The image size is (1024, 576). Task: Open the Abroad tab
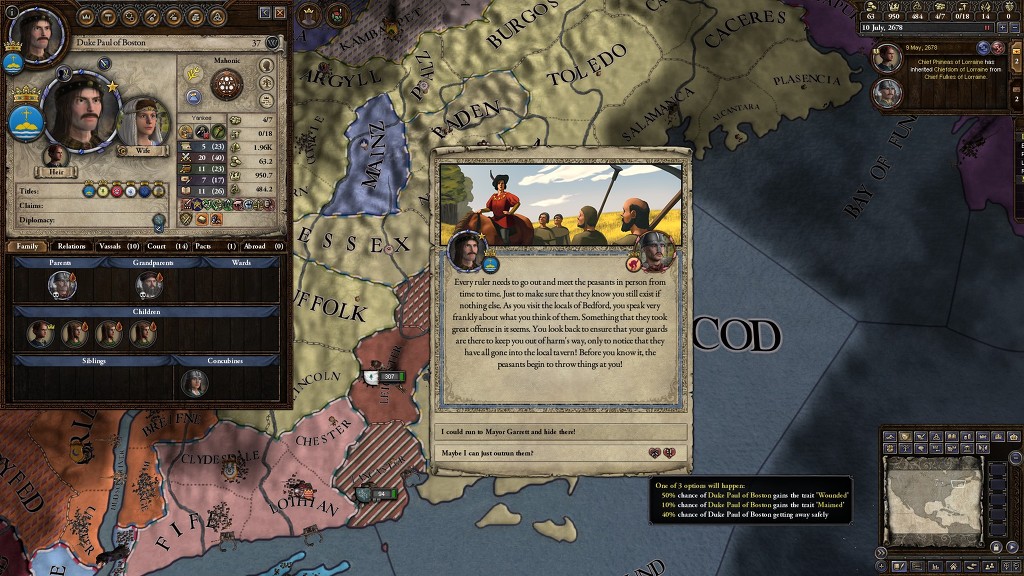pos(262,246)
